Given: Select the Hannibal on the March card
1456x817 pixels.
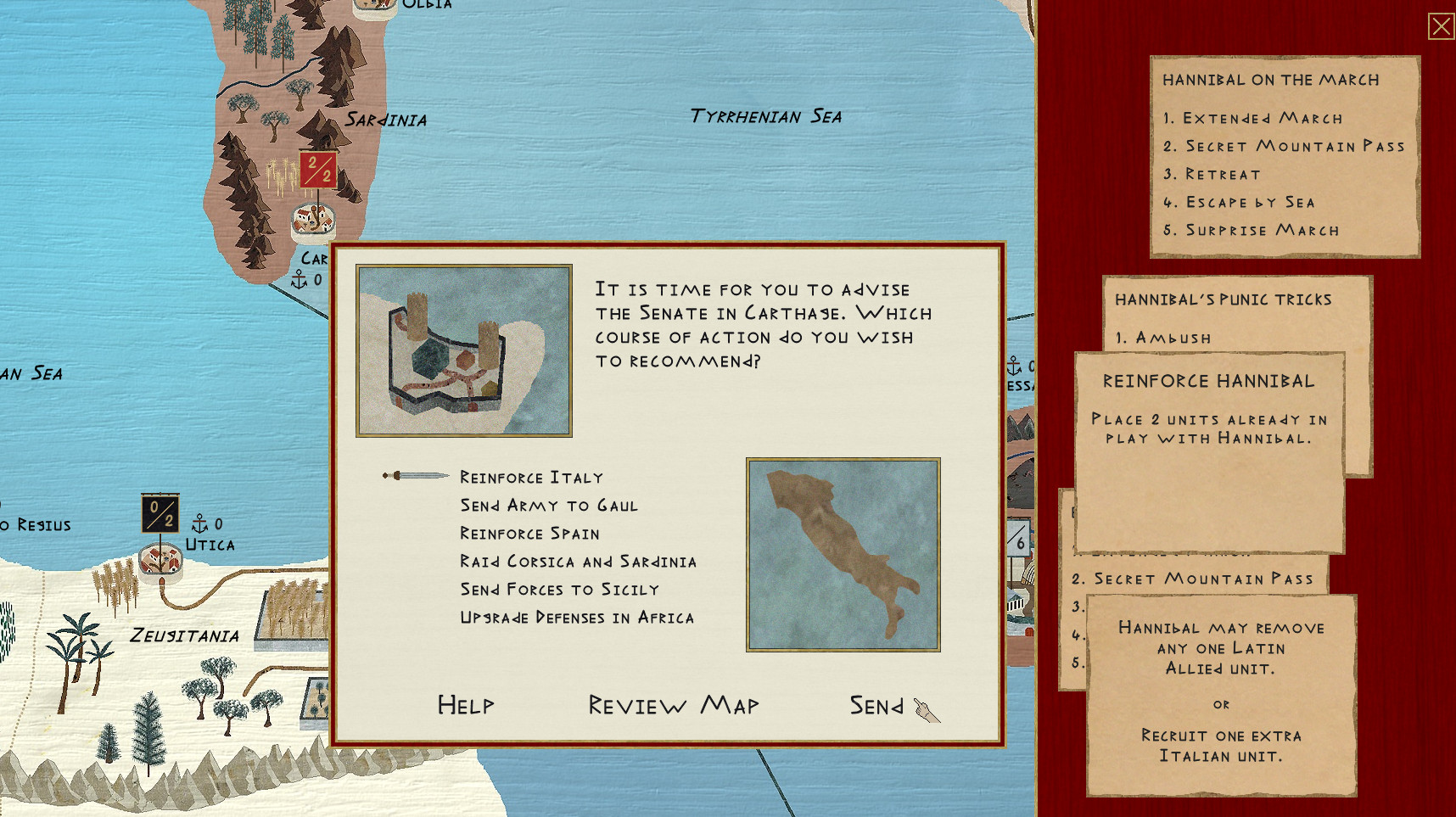Looking at the screenshot, I should pos(1284,156).
